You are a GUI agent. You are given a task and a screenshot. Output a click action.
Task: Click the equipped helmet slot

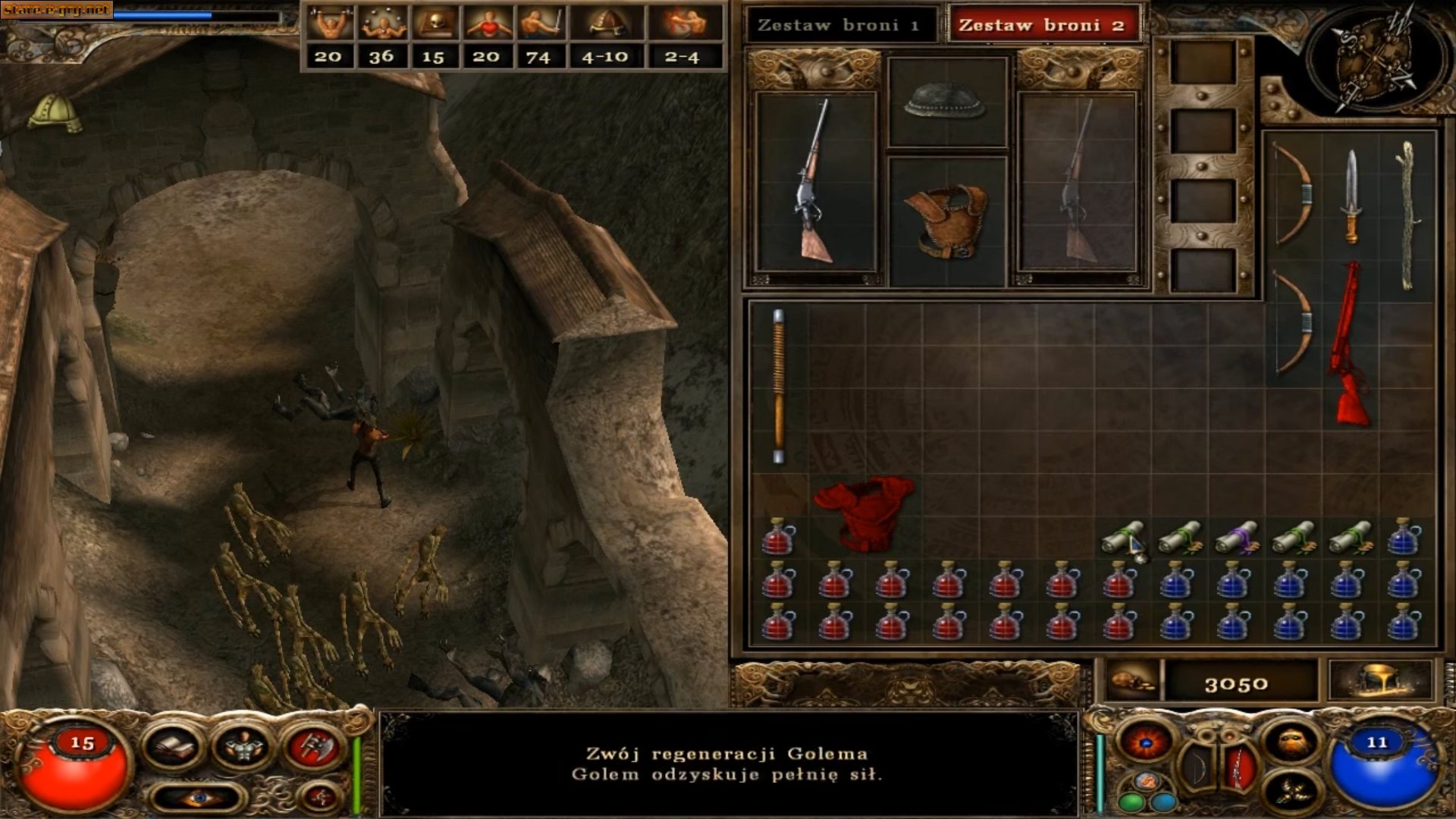click(x=946, y=102)
